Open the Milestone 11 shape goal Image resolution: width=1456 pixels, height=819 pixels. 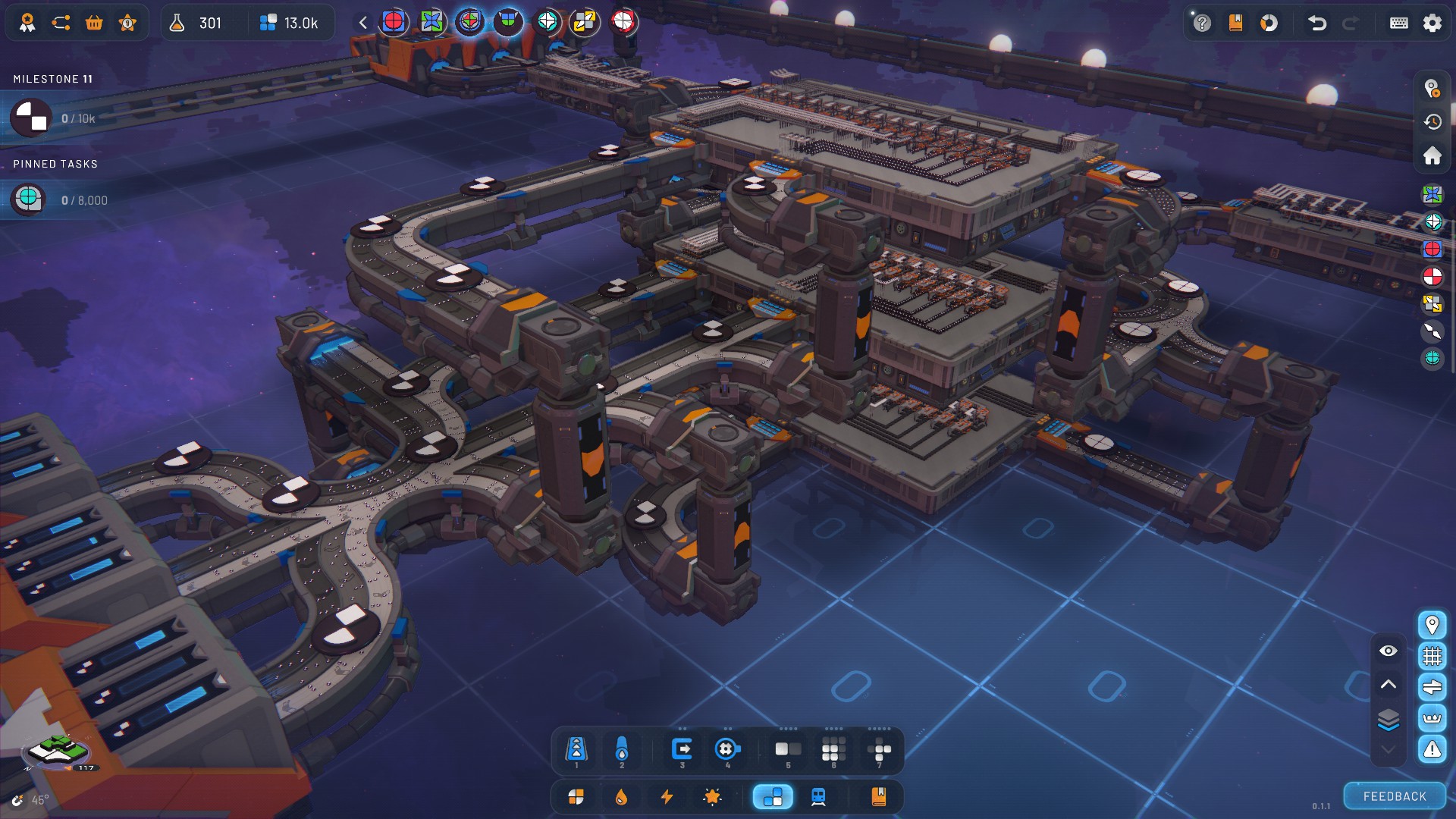[x=30, y=118]
